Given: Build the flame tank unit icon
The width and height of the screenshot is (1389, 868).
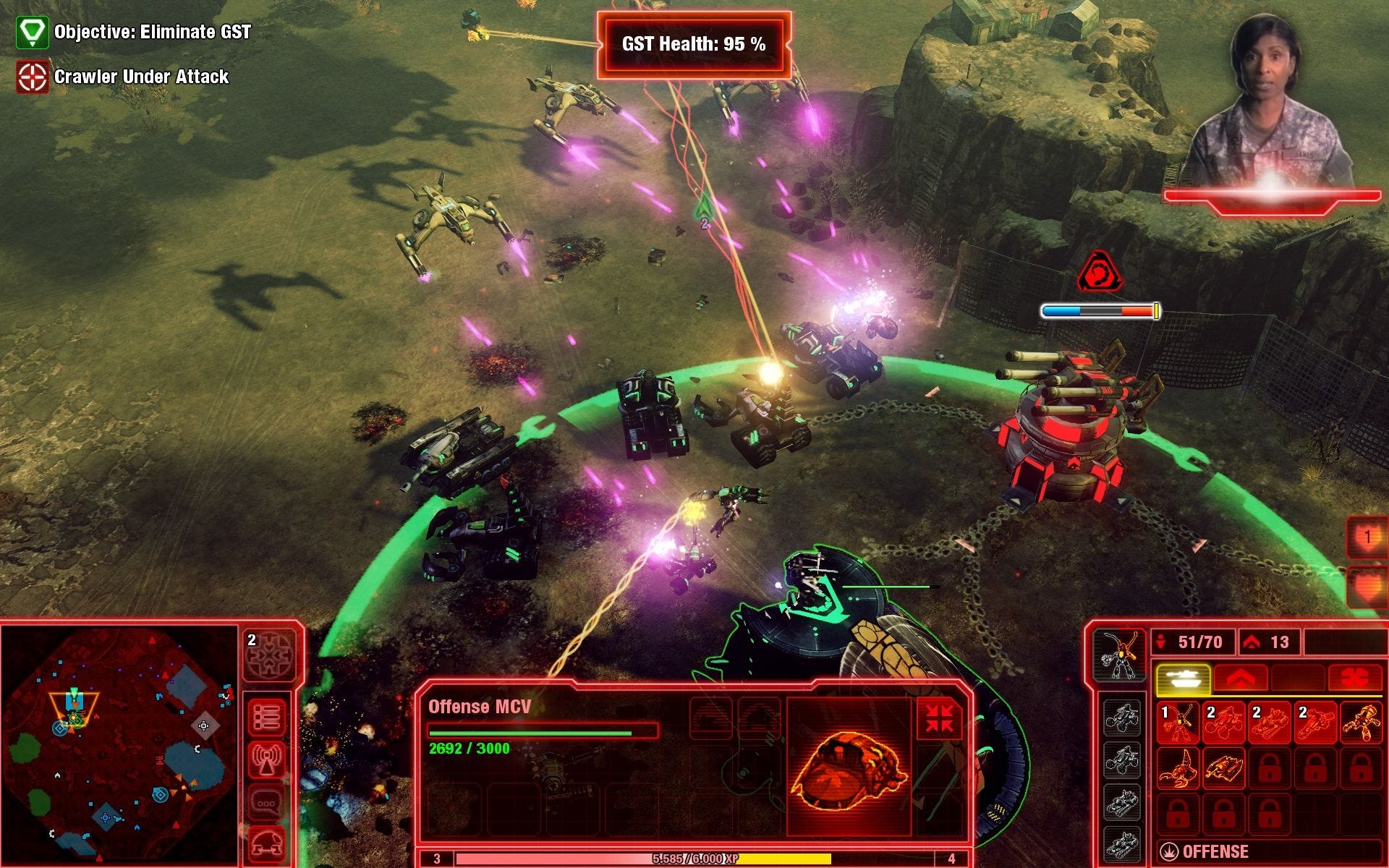Looking at the screenshot, I should pyautogui.click(x=1223, y=768).
